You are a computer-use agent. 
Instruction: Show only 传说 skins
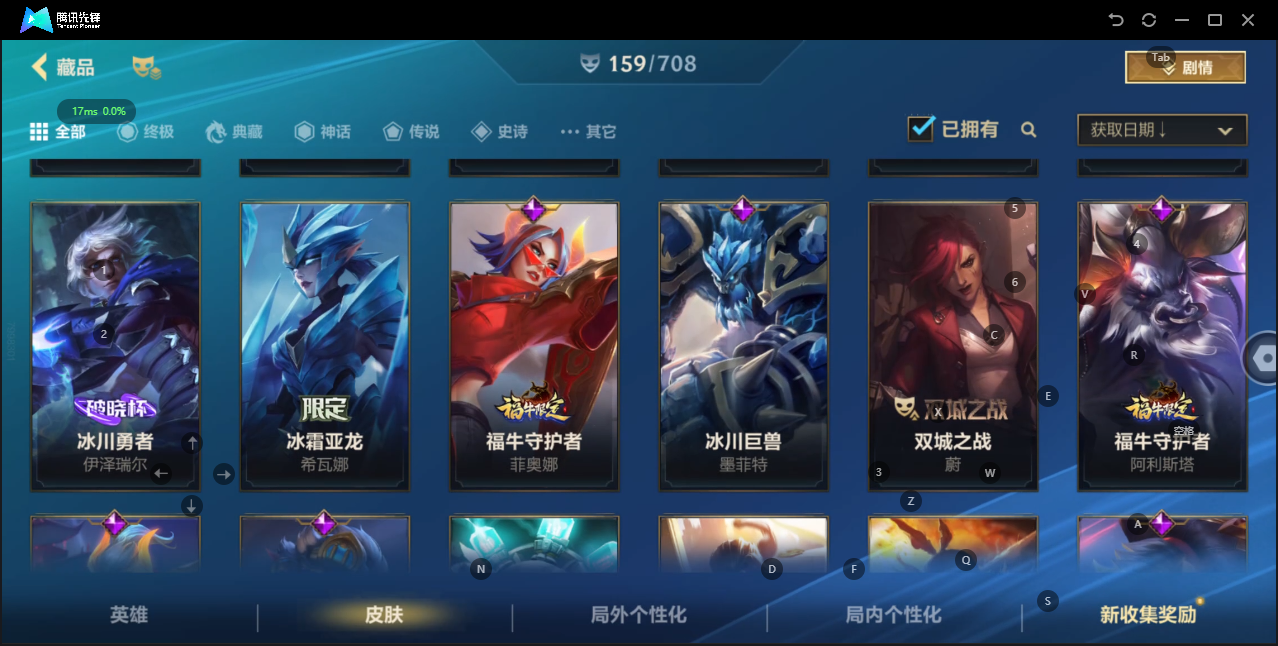pyautogui.click(x=410, y=131)
